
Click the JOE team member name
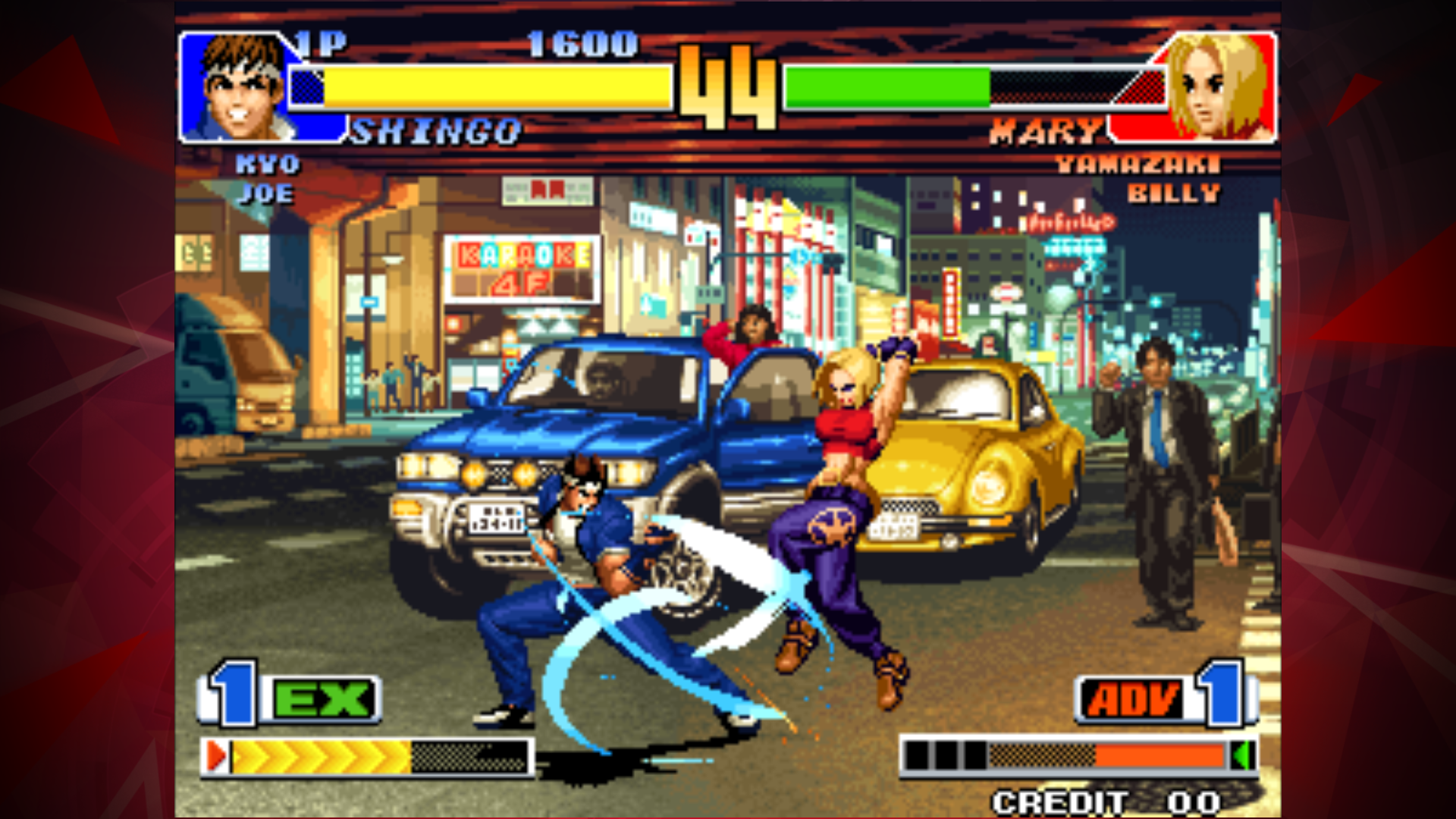pyautogui.click(x=265, y=194)
